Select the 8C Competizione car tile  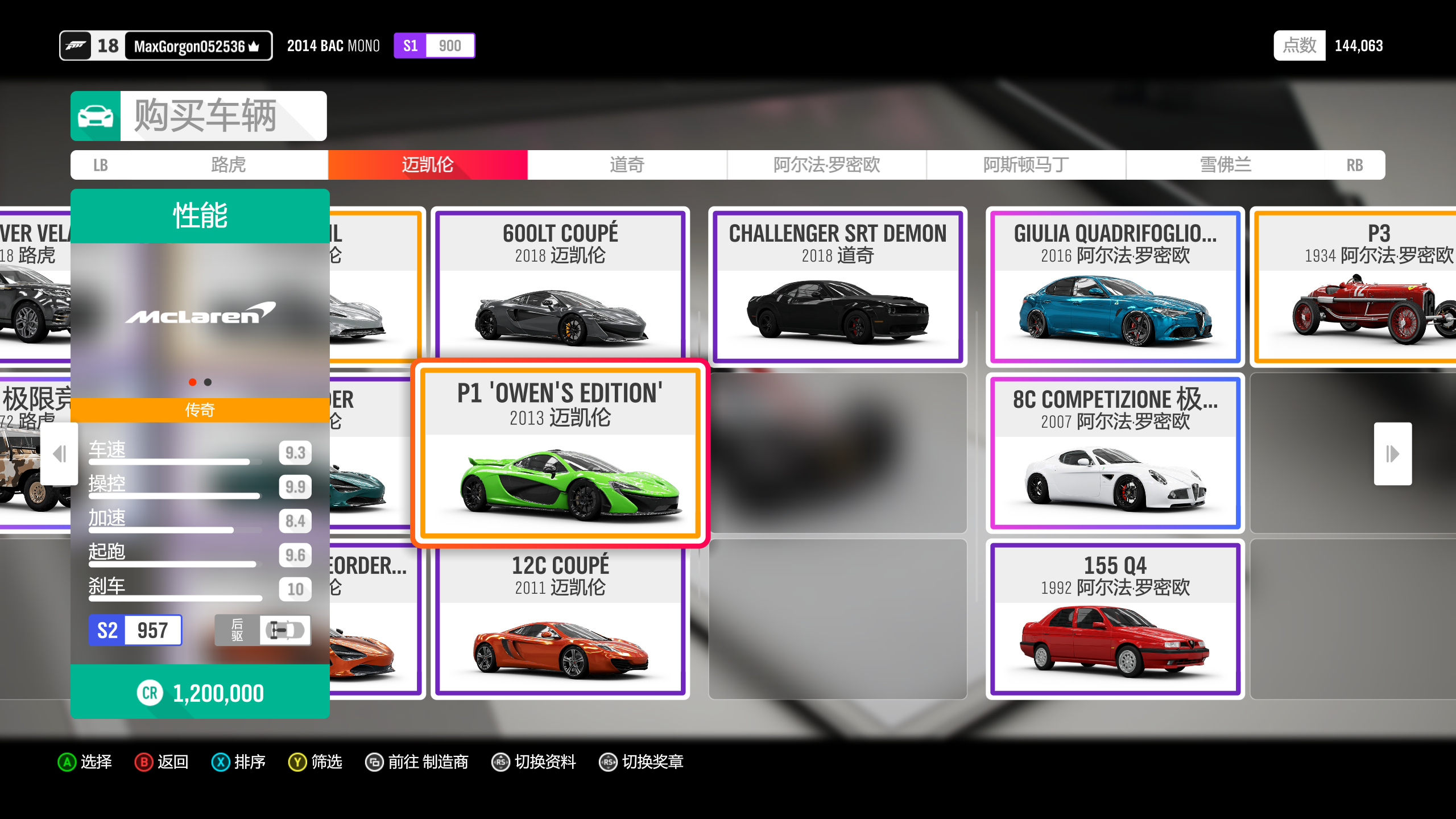(x=1115, y=452)
